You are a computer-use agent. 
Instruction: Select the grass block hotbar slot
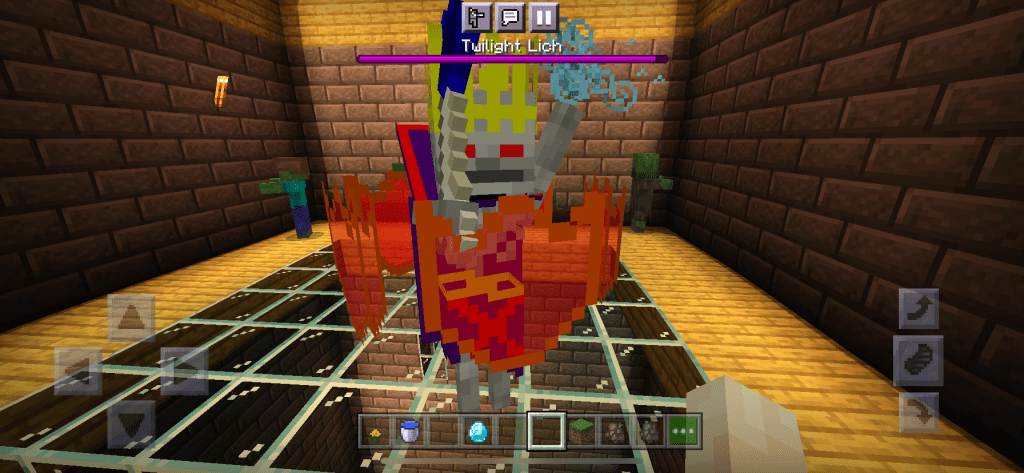pos(580,431)
